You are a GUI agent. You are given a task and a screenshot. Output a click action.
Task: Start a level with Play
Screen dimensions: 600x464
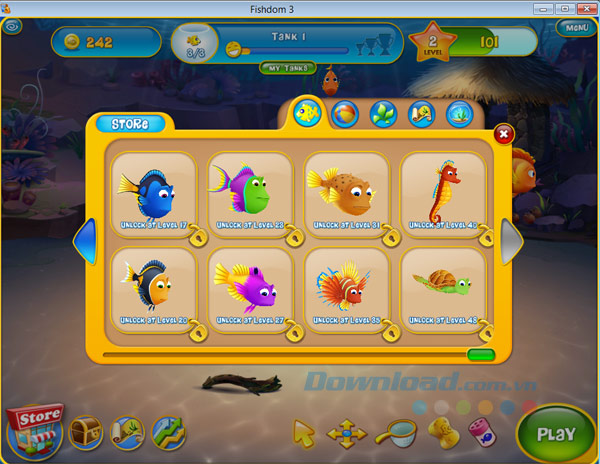click(555, 434)
